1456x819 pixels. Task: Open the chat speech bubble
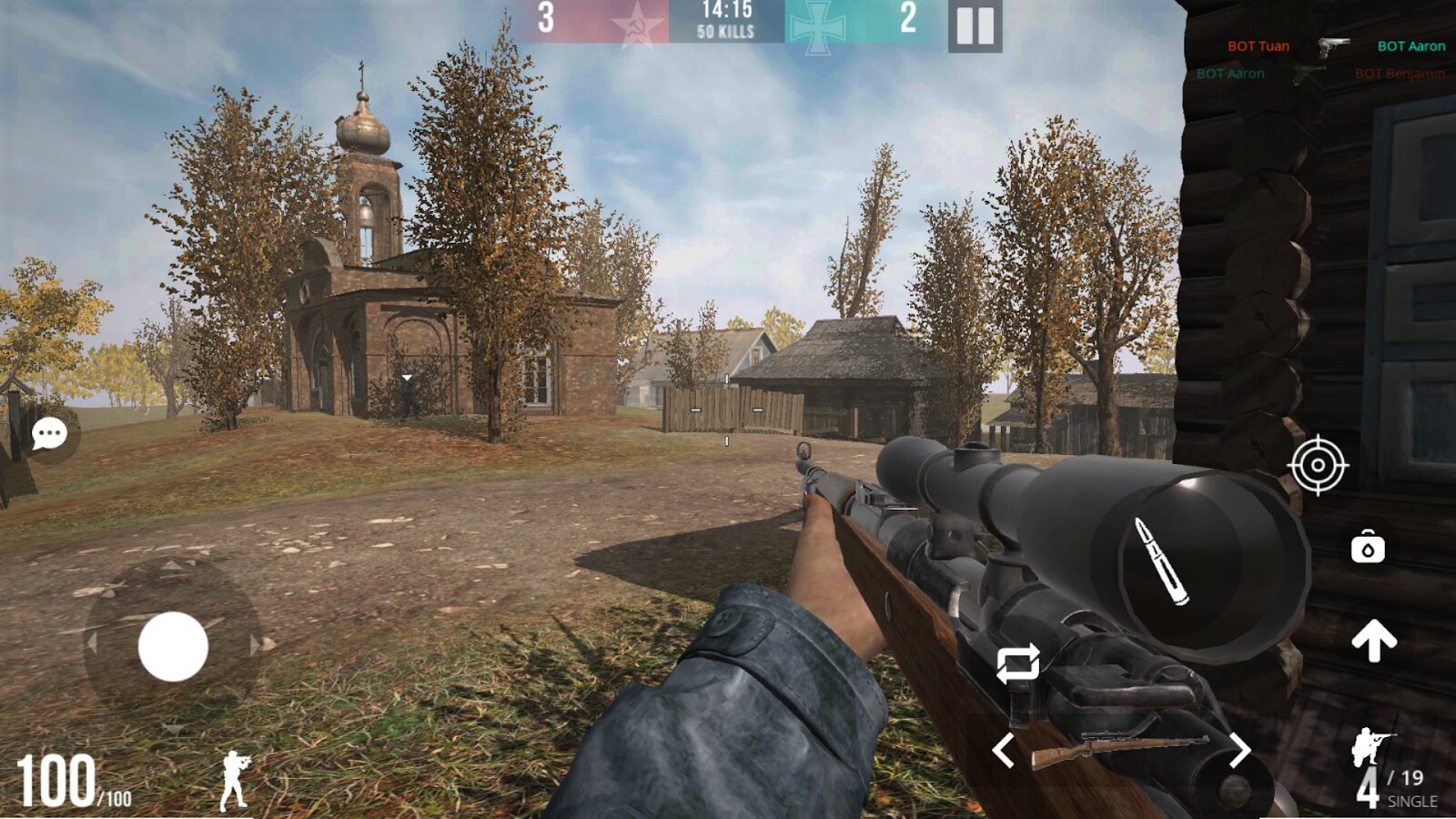49,434
